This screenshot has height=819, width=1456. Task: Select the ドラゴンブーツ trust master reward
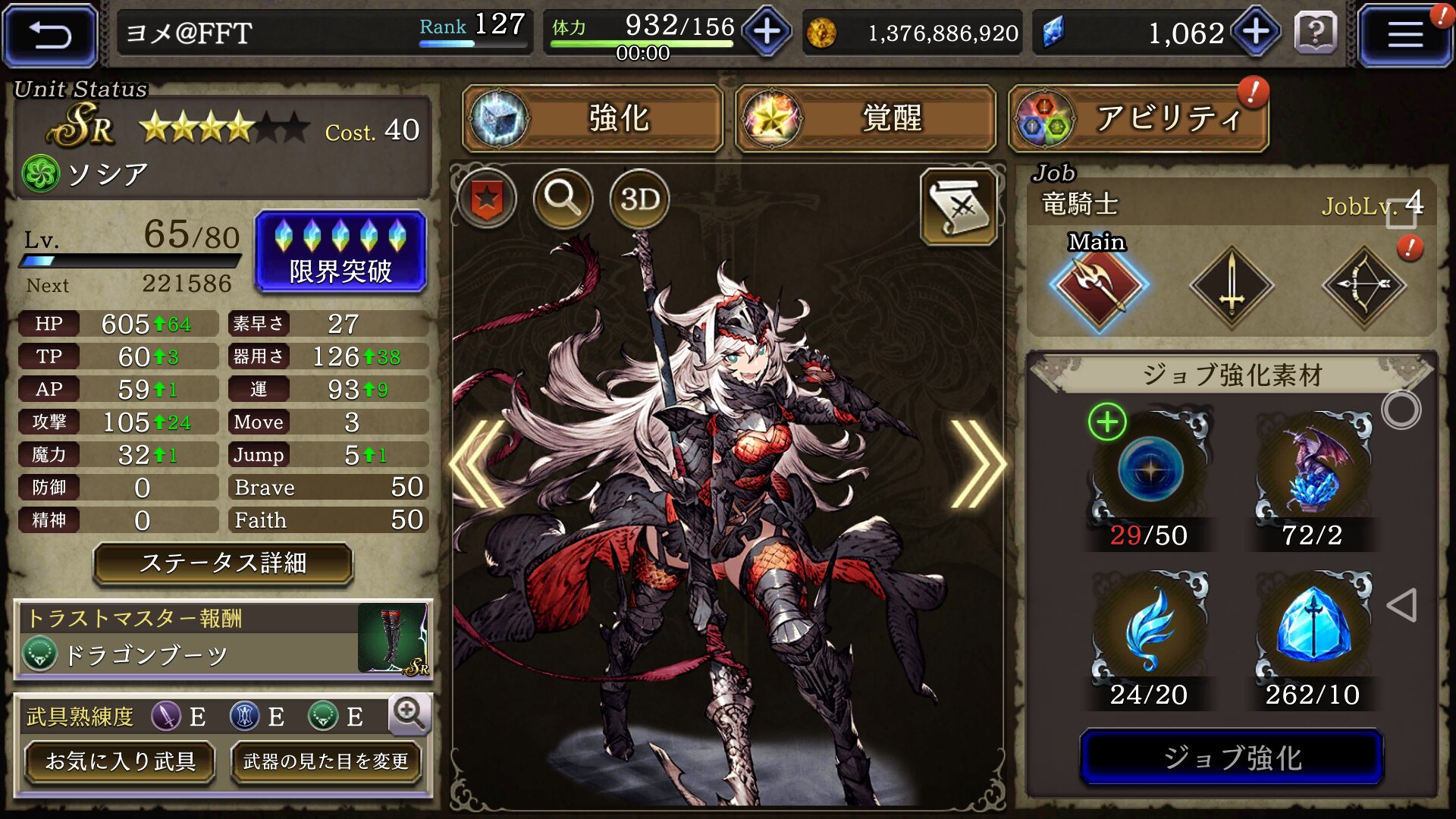223,639
